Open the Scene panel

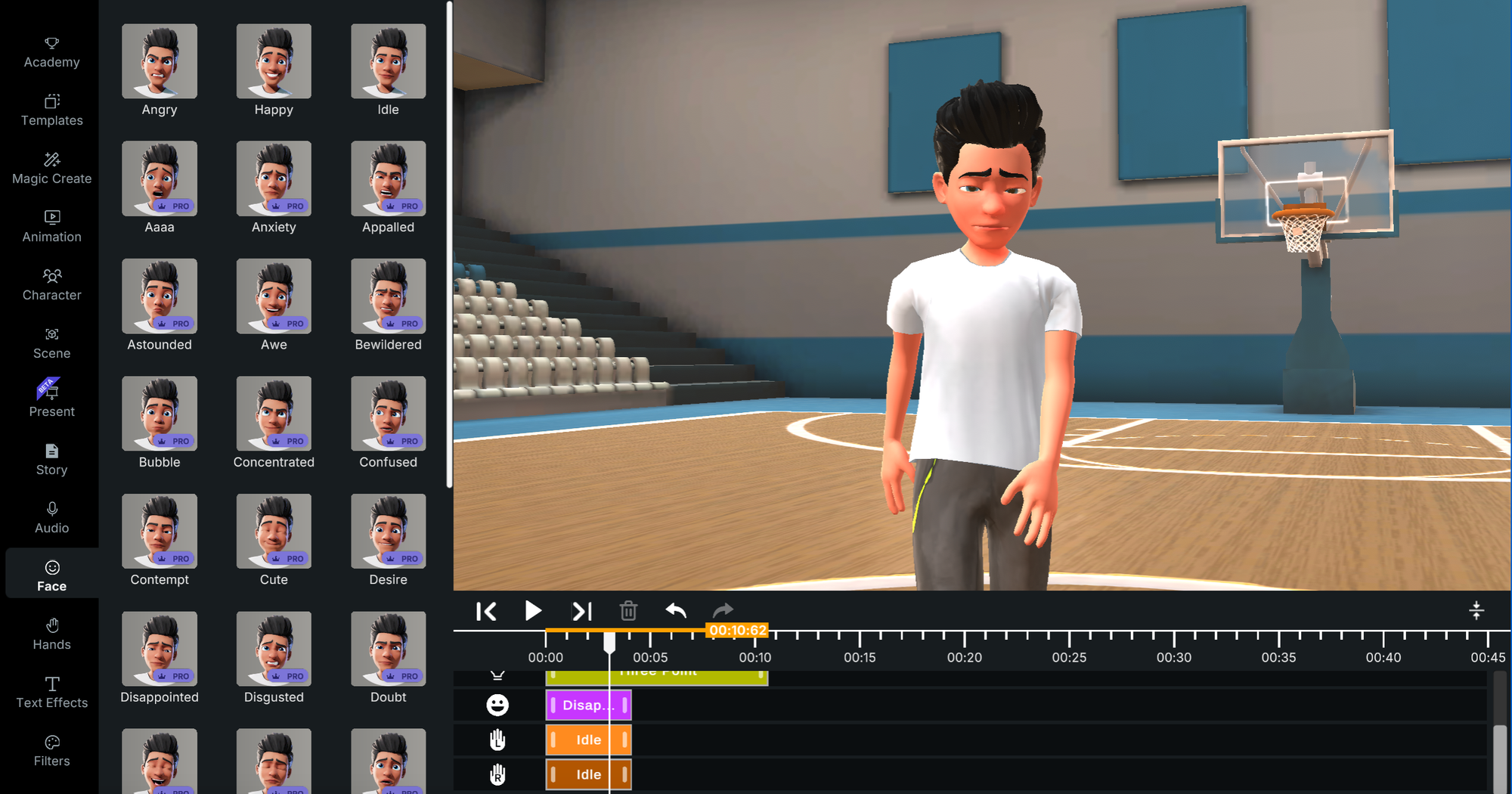coord(51,343)
